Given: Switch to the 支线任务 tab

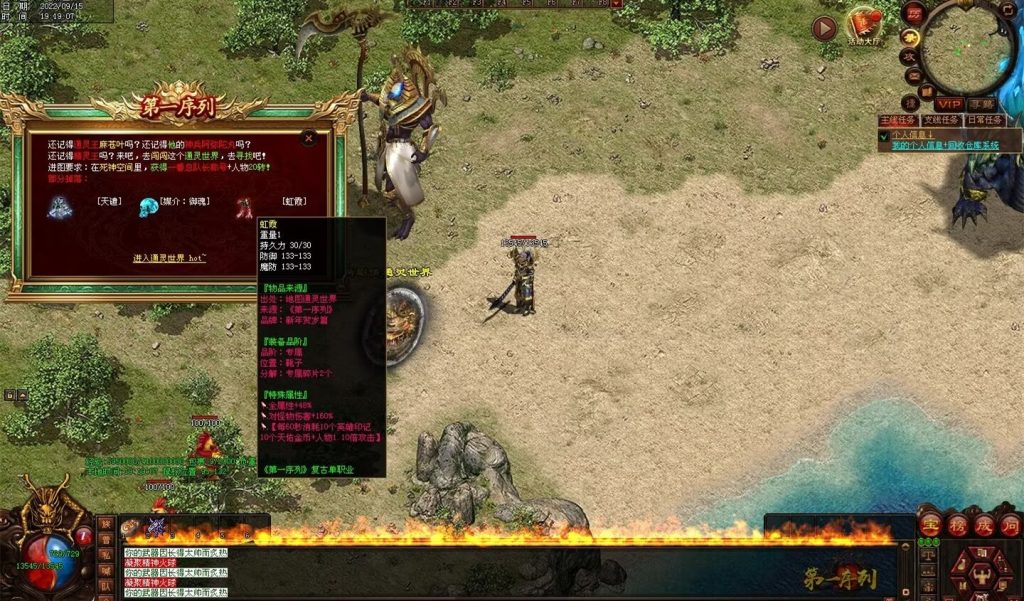Looking at the screenshot, I should pos(941,120).
